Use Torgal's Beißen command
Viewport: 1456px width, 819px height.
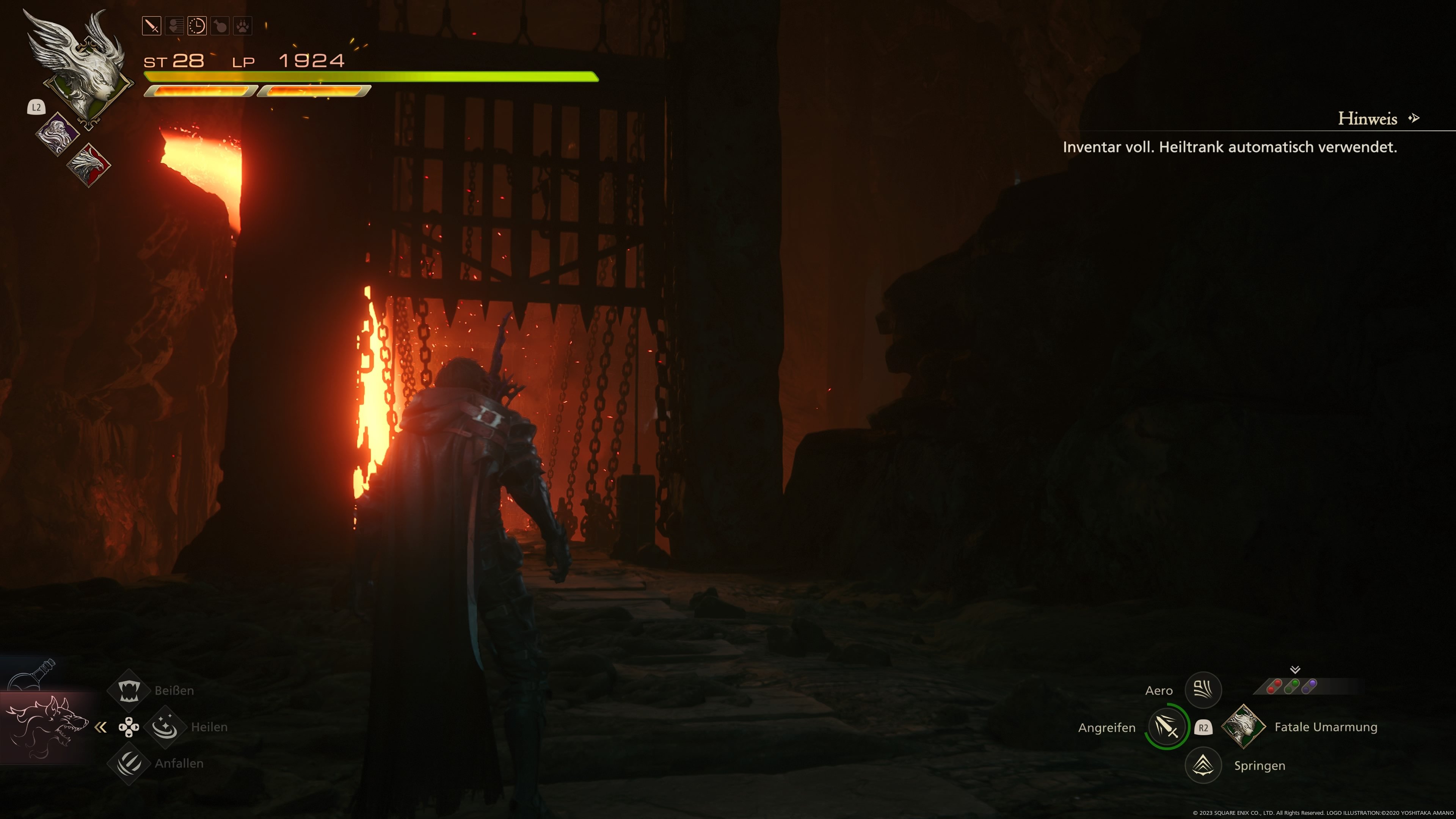point(129,690)
